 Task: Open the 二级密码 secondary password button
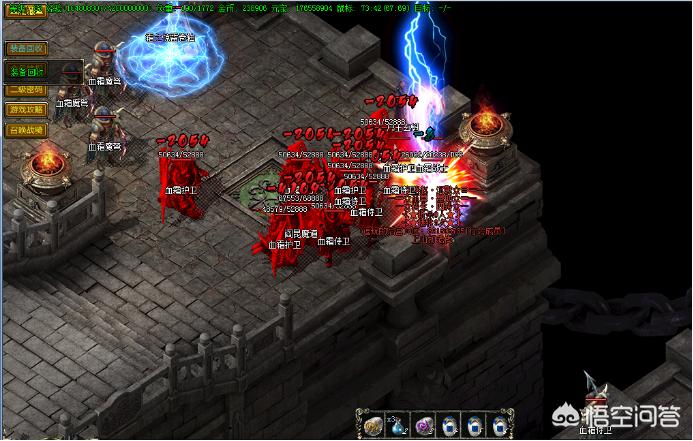[25, 90]
